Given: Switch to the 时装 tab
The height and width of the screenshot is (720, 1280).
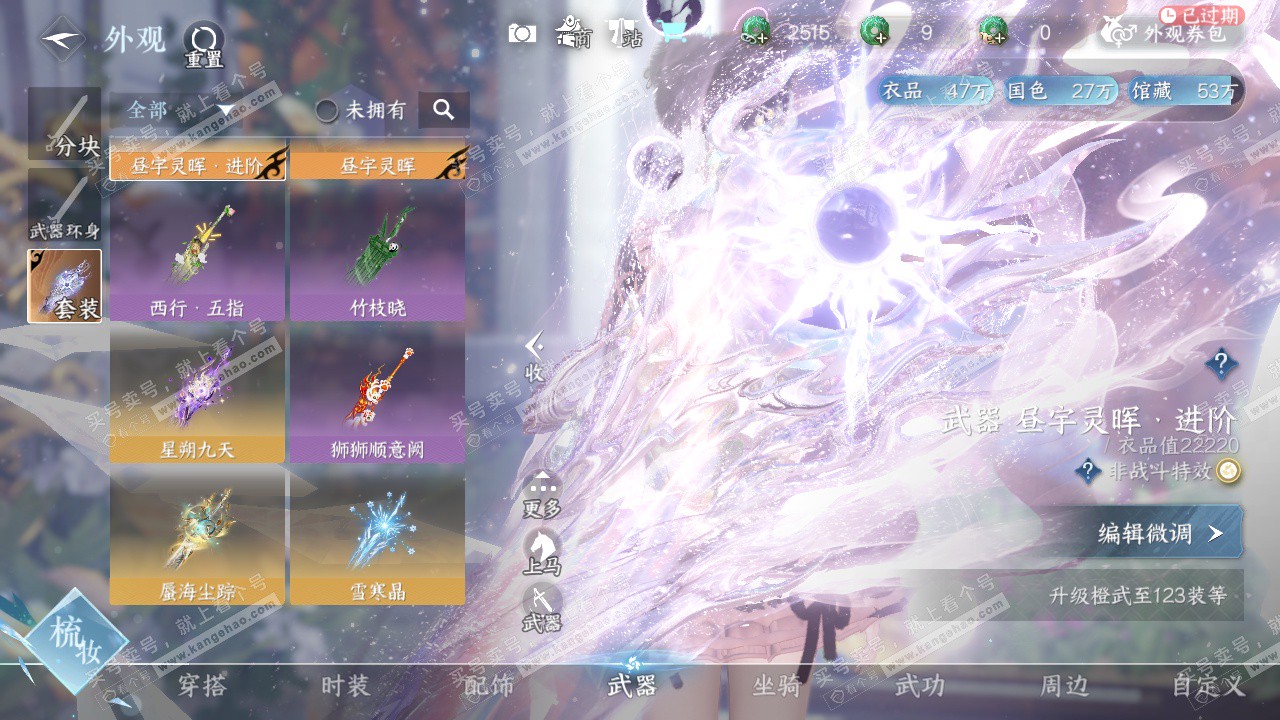Looking at the screenshot, I should (345, 686).
